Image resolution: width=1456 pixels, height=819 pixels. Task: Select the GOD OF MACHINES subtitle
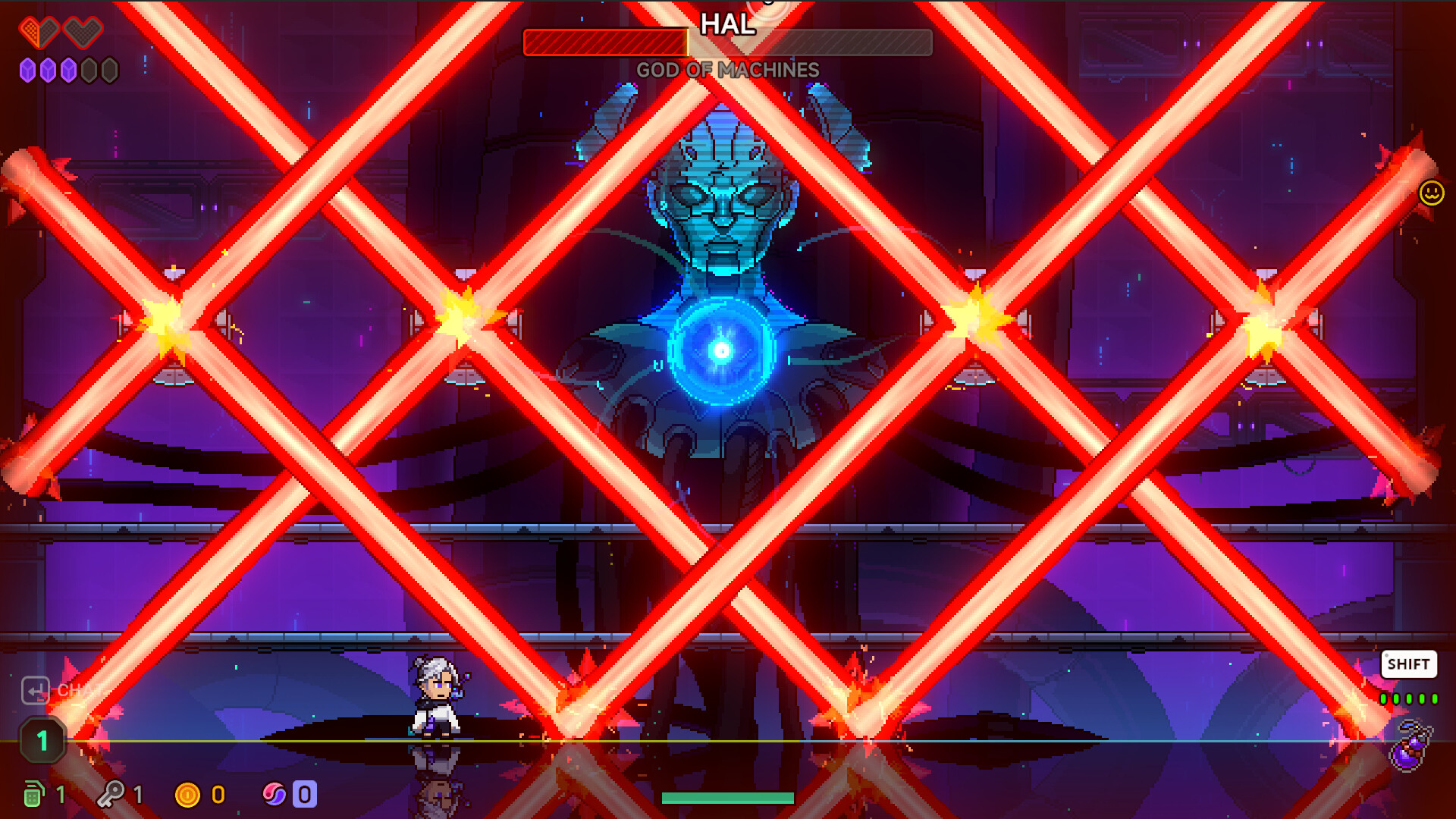tap(727, 68)
